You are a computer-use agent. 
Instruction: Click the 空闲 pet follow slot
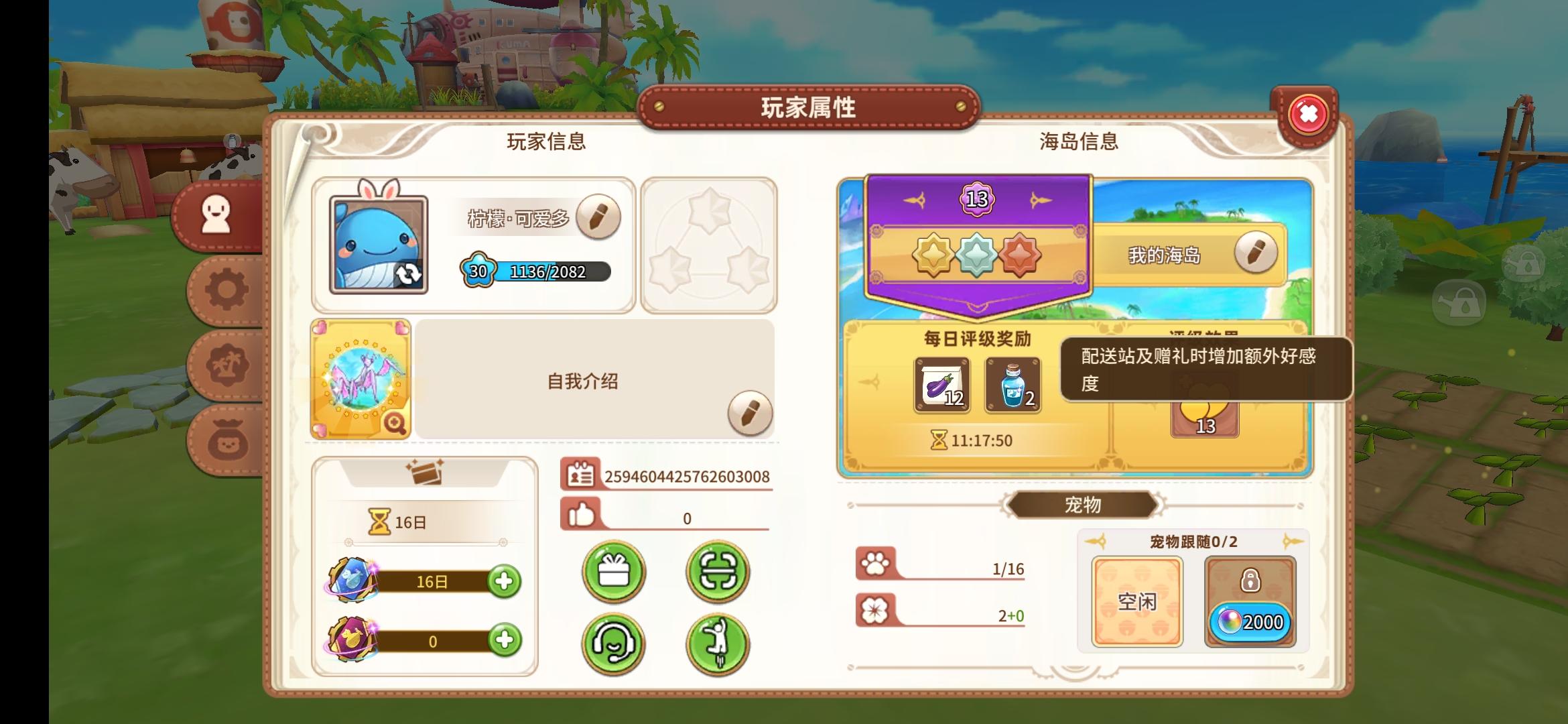1137,602
